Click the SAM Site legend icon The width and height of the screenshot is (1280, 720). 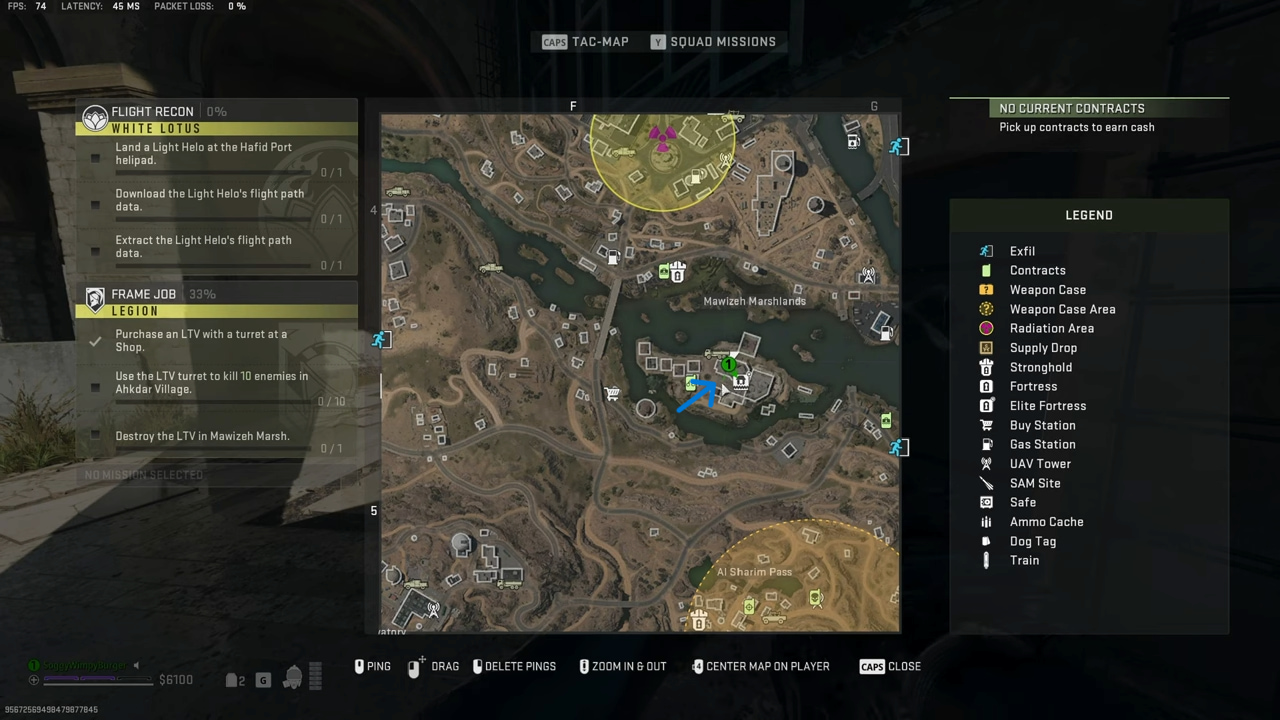tap(986, 483)
